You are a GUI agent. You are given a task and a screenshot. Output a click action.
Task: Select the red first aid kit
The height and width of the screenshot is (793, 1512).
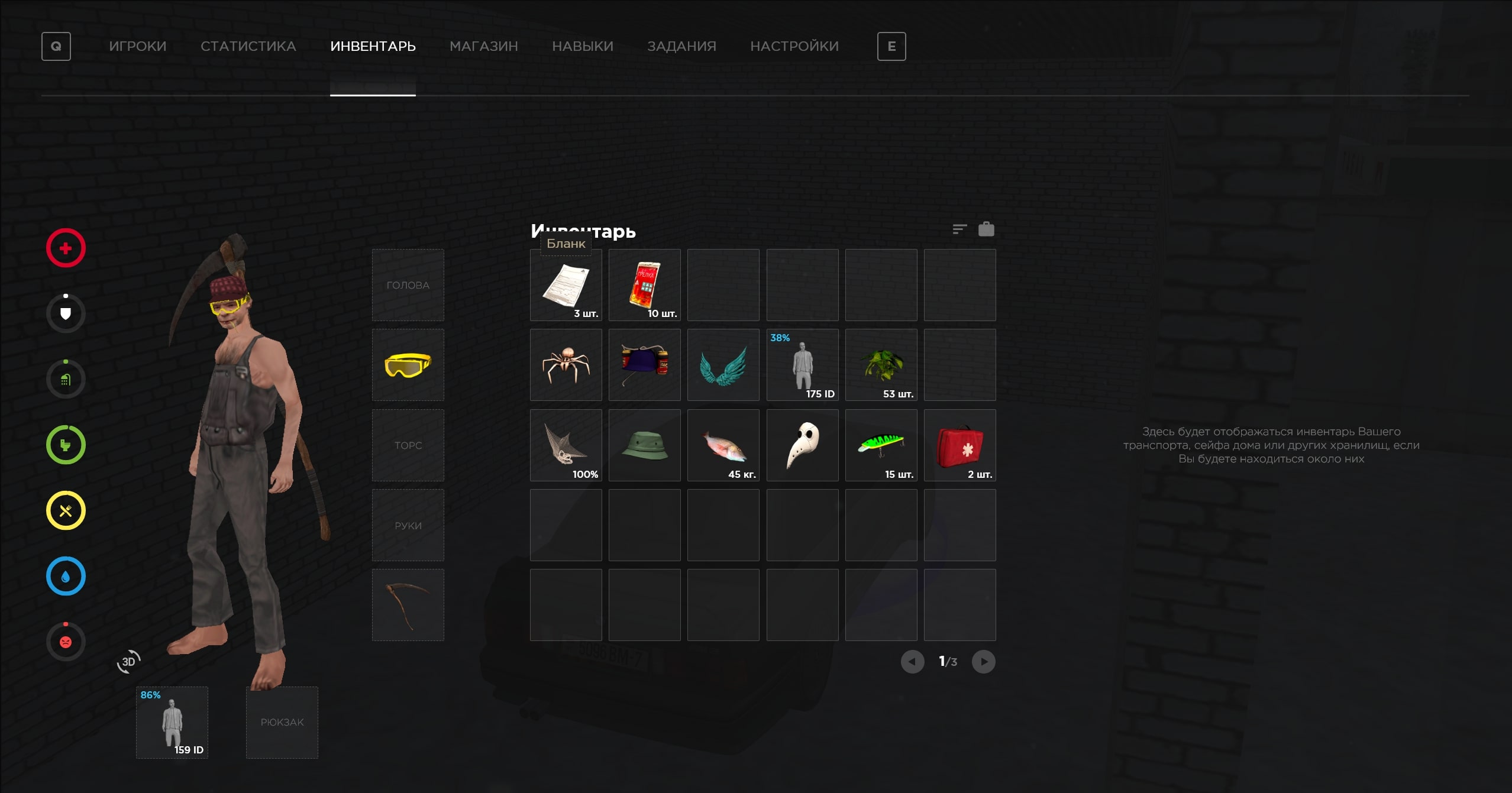(959, 445)
